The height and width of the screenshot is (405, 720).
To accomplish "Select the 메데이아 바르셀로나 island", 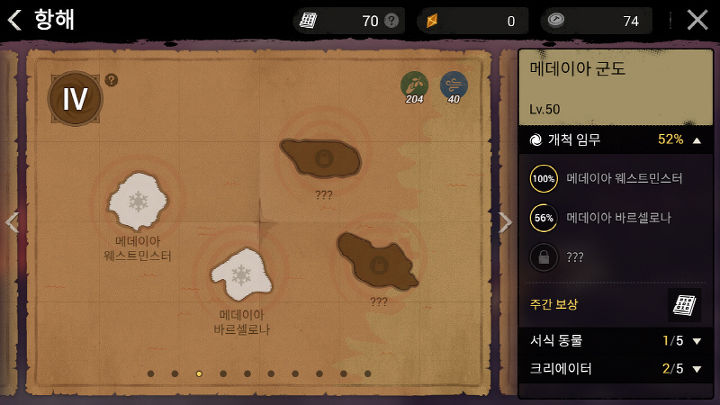I will coord(241,273).
